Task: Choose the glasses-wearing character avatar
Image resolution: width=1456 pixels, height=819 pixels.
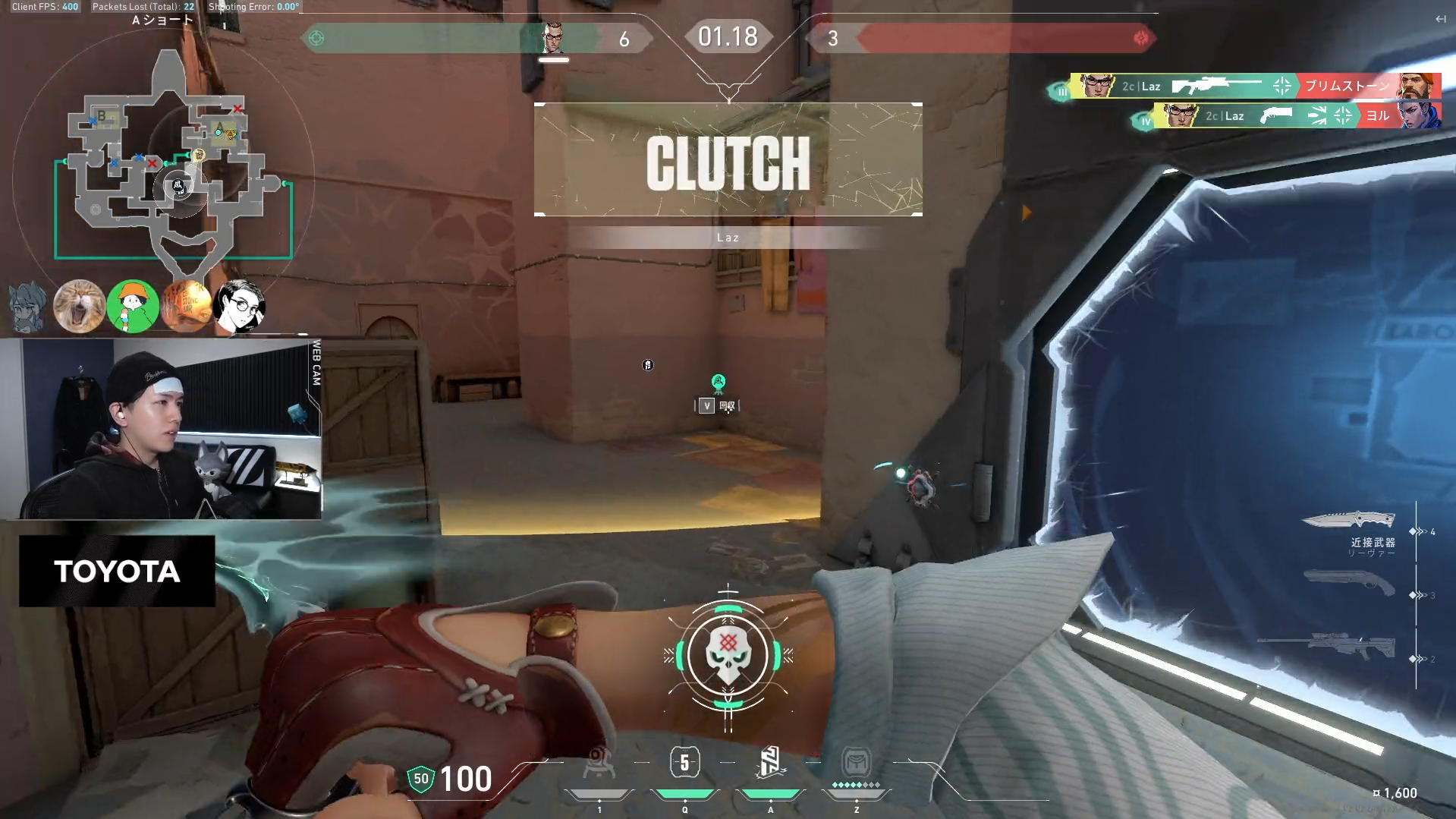Action: 240,307
